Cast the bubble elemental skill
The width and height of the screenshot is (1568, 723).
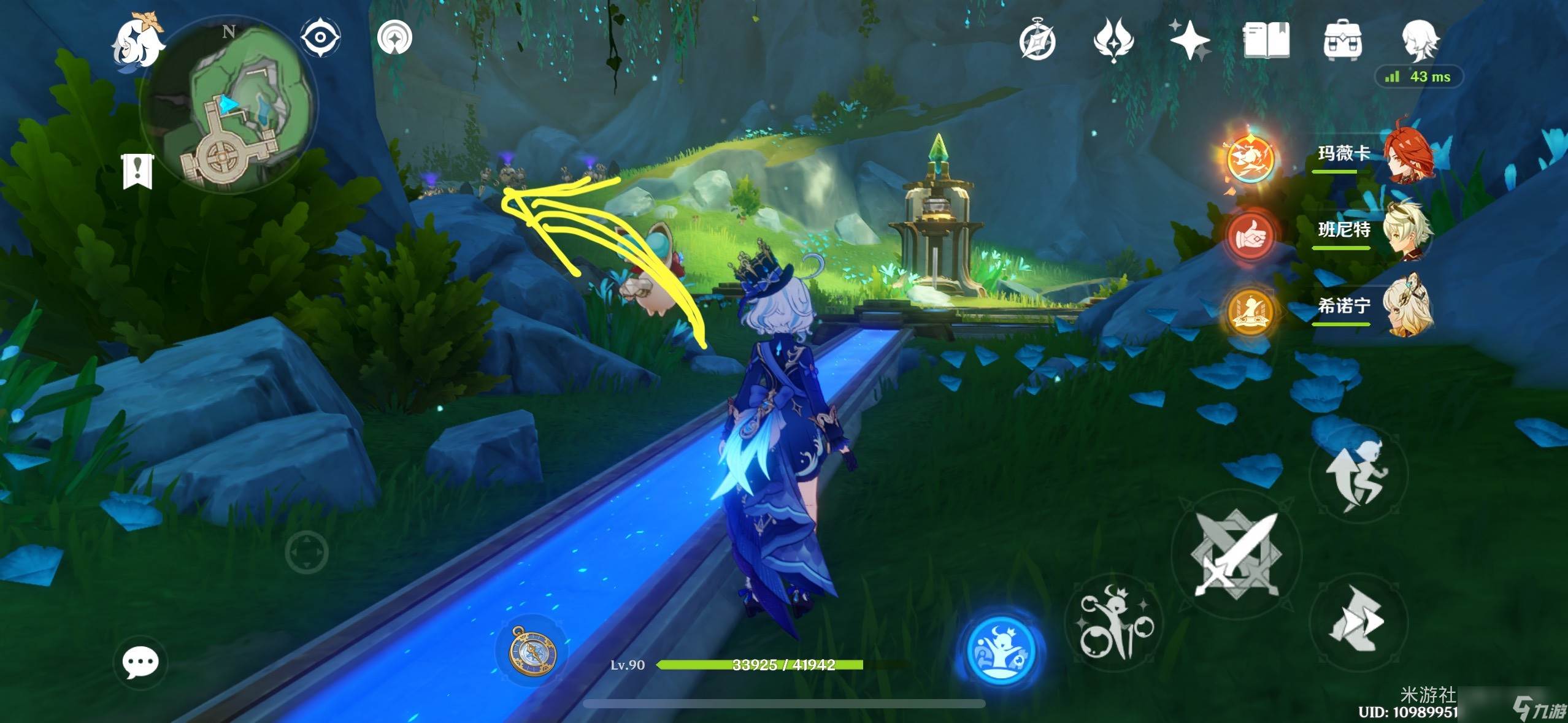coord(1116,622)
